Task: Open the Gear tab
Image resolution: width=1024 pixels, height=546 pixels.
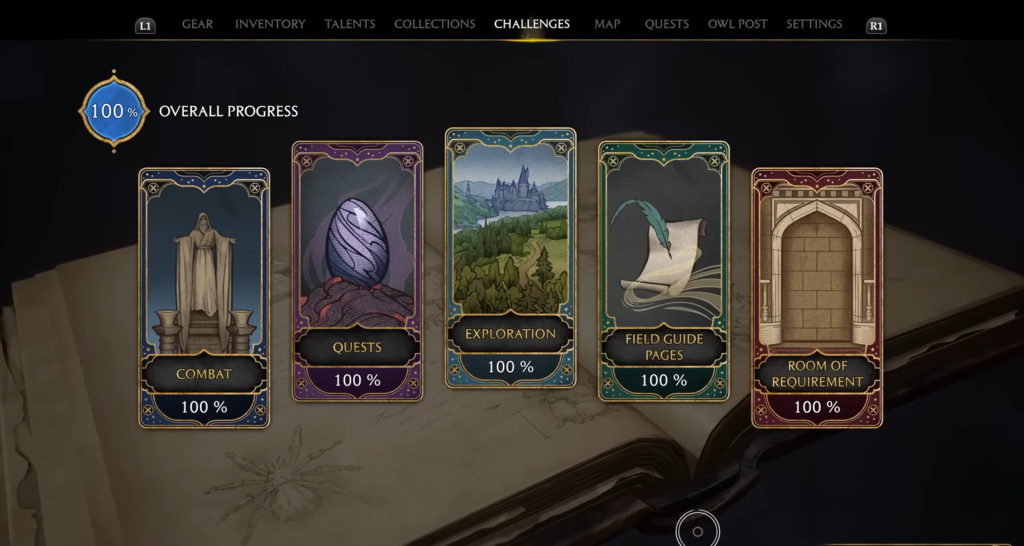Action: [x=197, y=24]
